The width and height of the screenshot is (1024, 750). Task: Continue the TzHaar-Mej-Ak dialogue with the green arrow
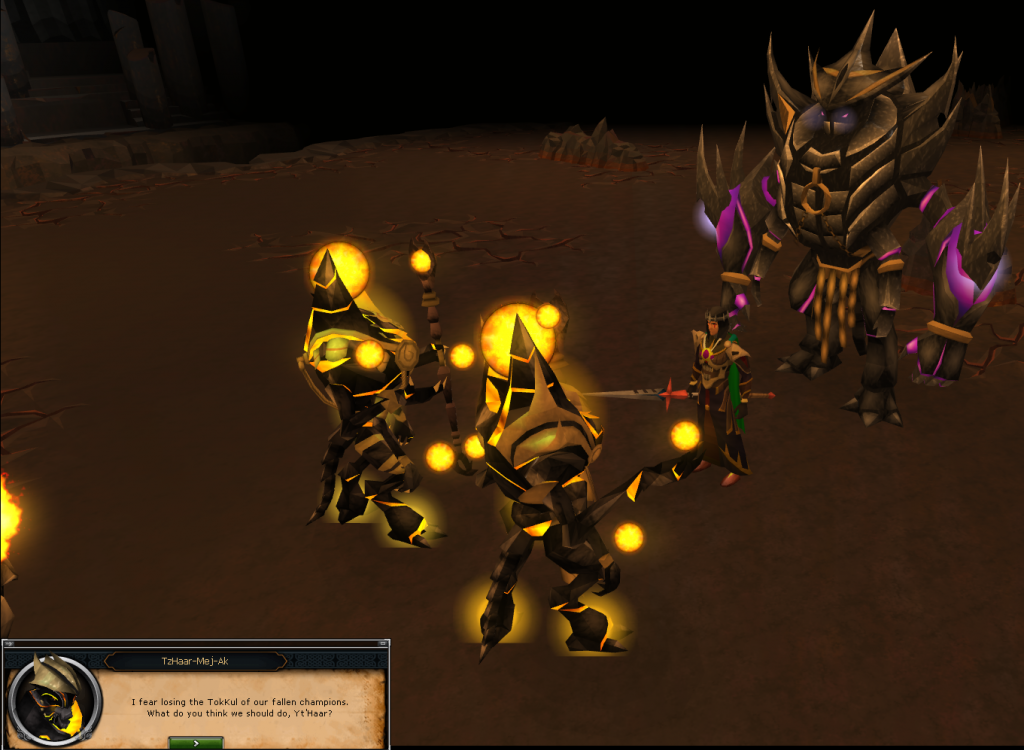point(196,743)
